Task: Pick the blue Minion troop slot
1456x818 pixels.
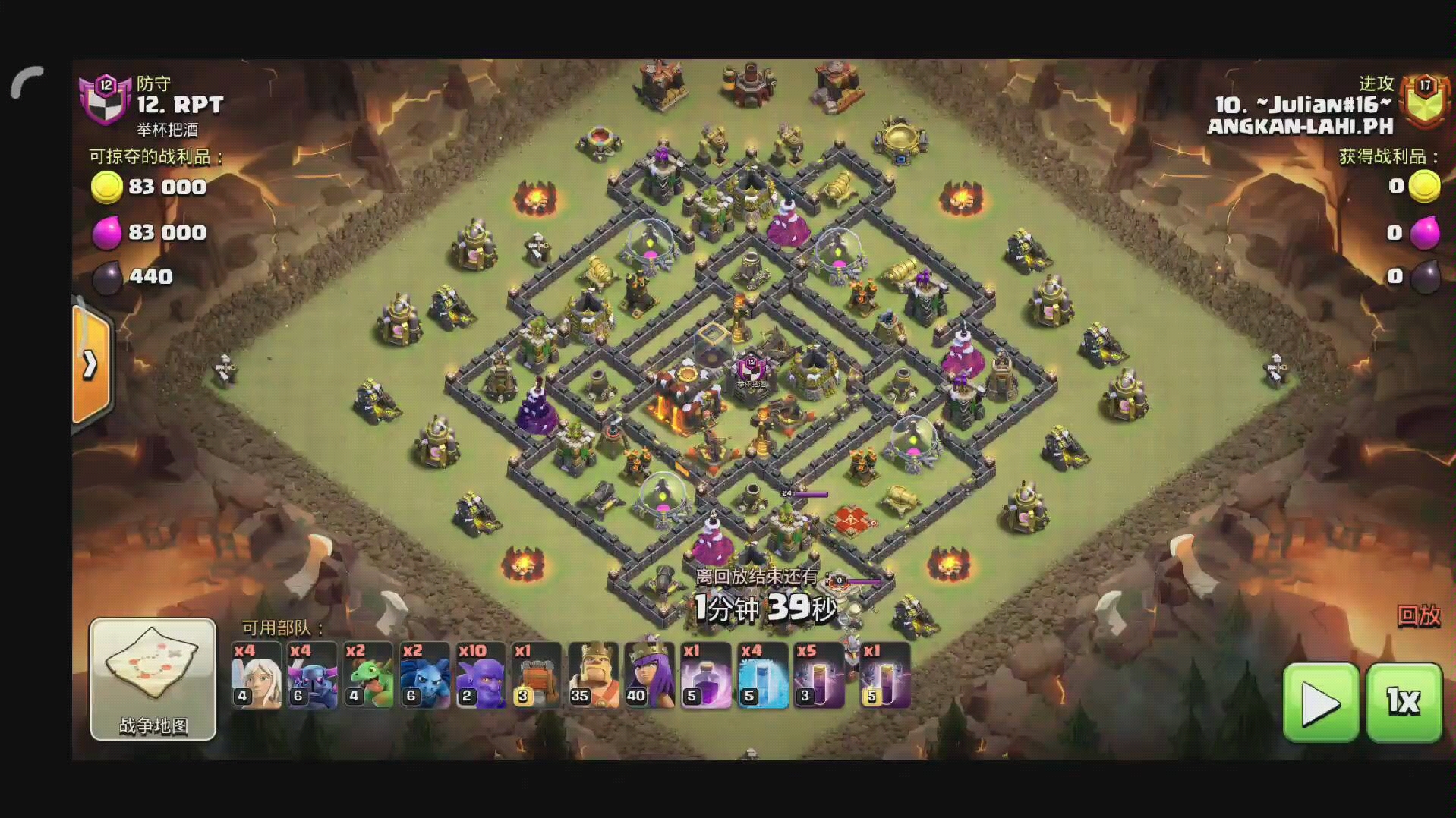Action: (x=424, y=675)
